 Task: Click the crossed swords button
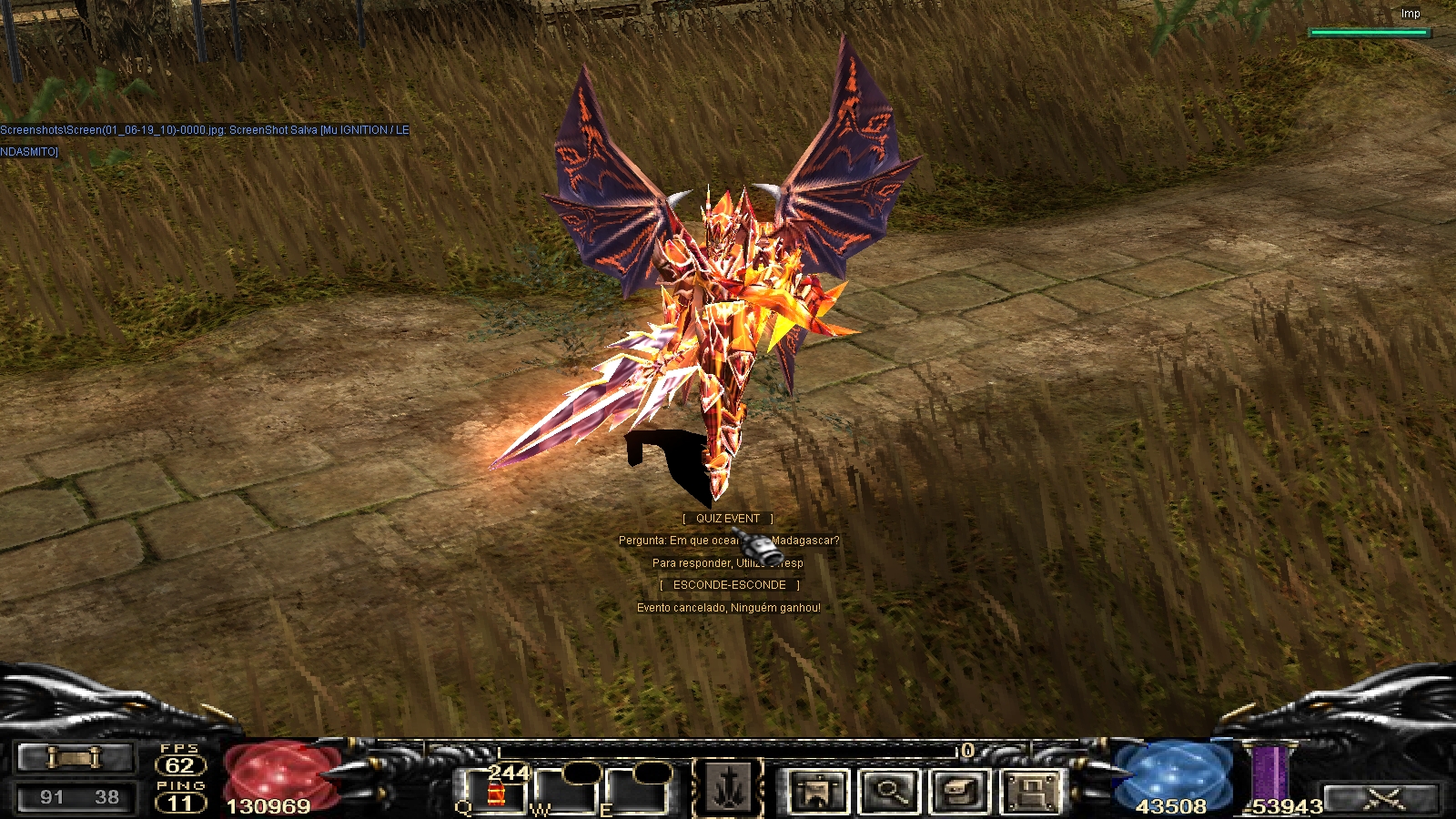[x=1382, y=800]
